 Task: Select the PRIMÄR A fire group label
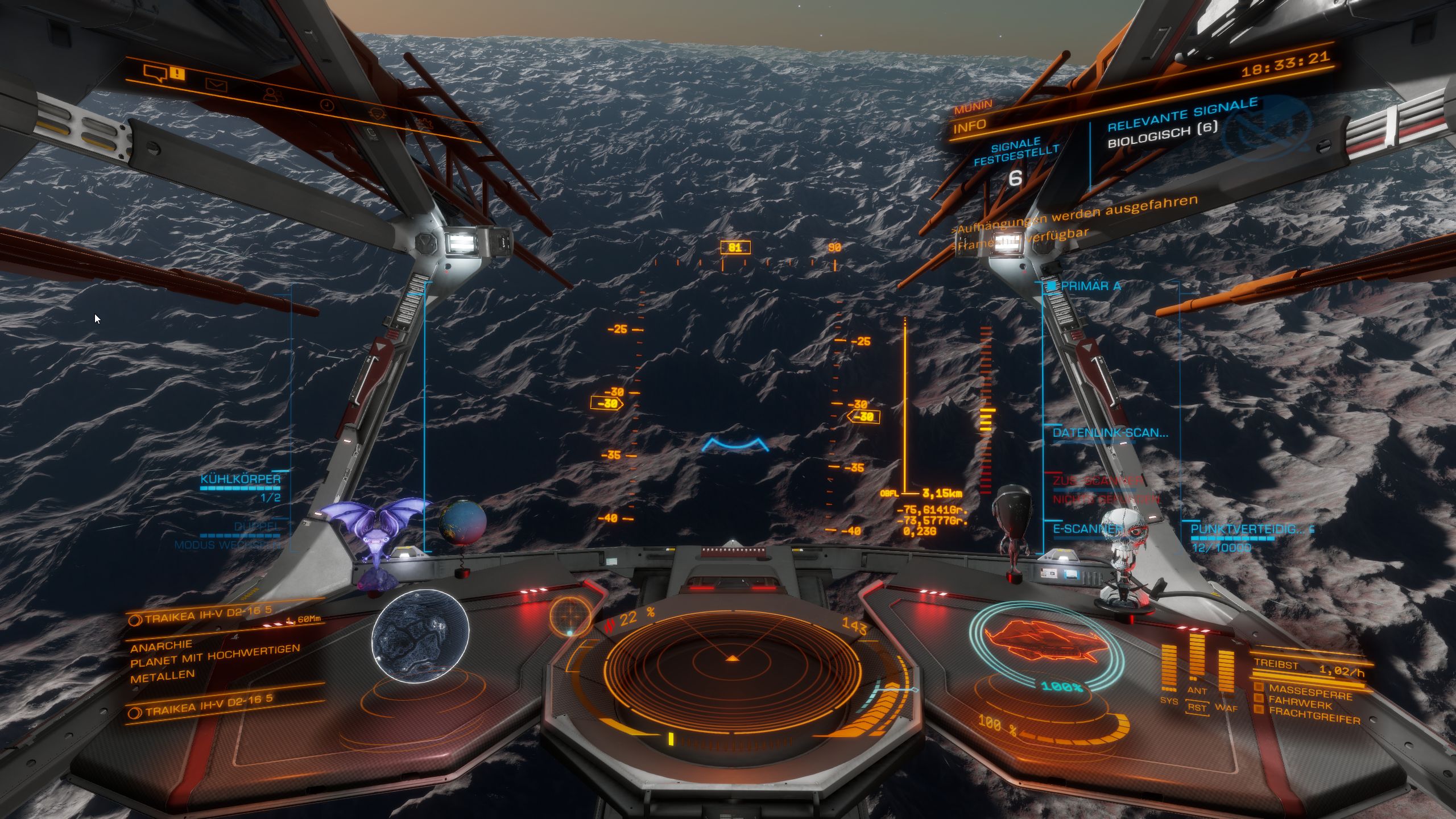pyautogui.click(x=1090, y=286)
